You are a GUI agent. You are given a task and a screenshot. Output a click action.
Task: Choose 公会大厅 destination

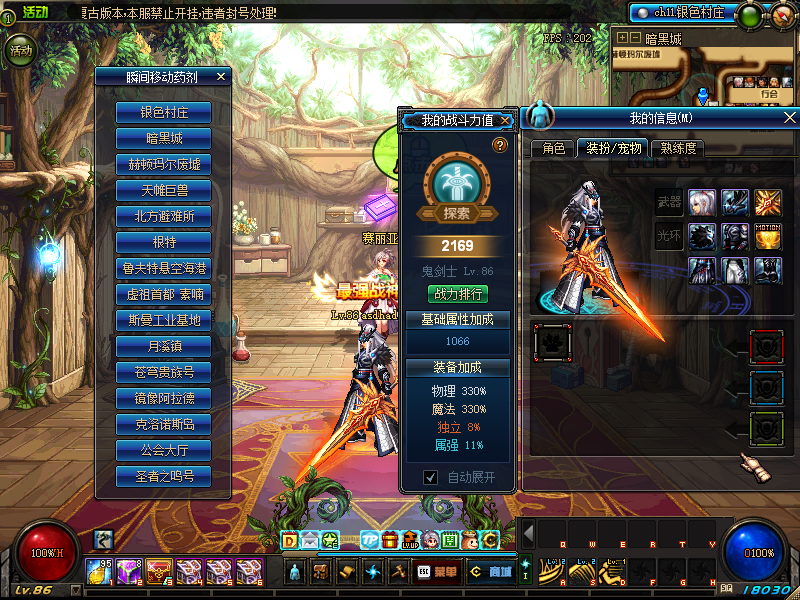[164, 450]
